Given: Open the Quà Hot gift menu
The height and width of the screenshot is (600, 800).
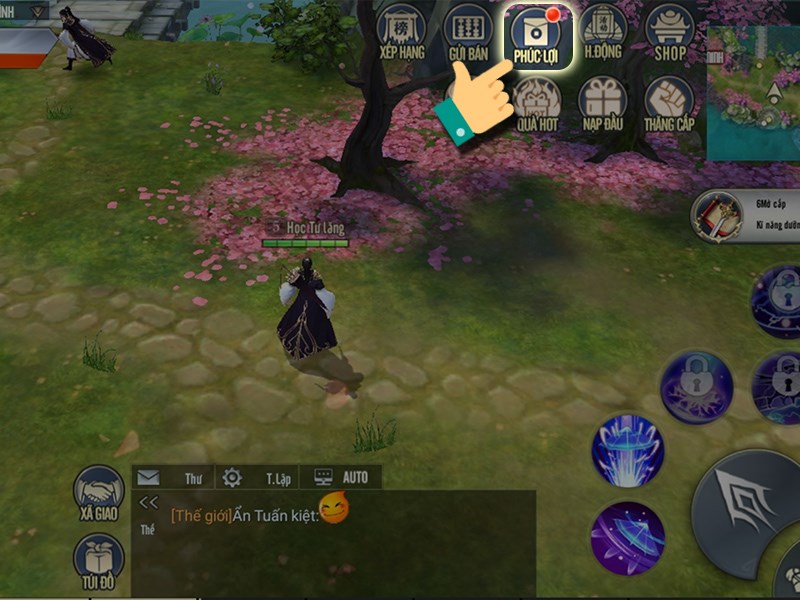Looking at the screenshot, I should click(537, 104).
